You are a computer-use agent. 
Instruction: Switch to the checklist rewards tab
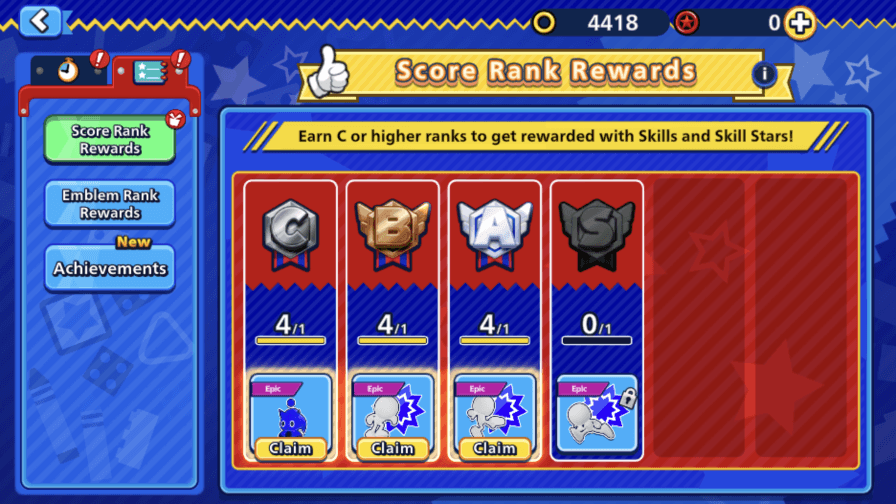(x=150, y=72)
